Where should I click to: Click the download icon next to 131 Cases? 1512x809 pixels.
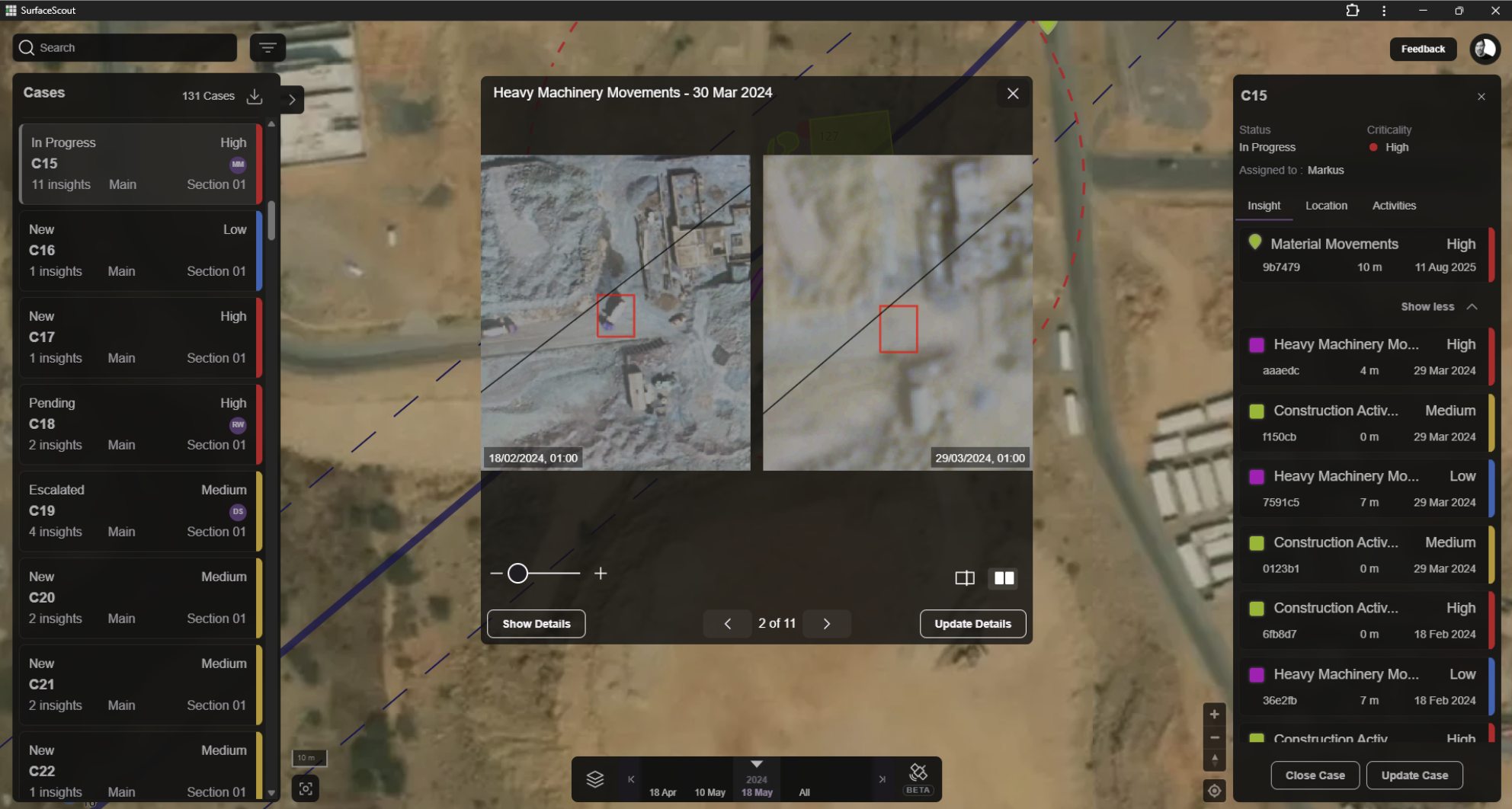click(255, 98)
